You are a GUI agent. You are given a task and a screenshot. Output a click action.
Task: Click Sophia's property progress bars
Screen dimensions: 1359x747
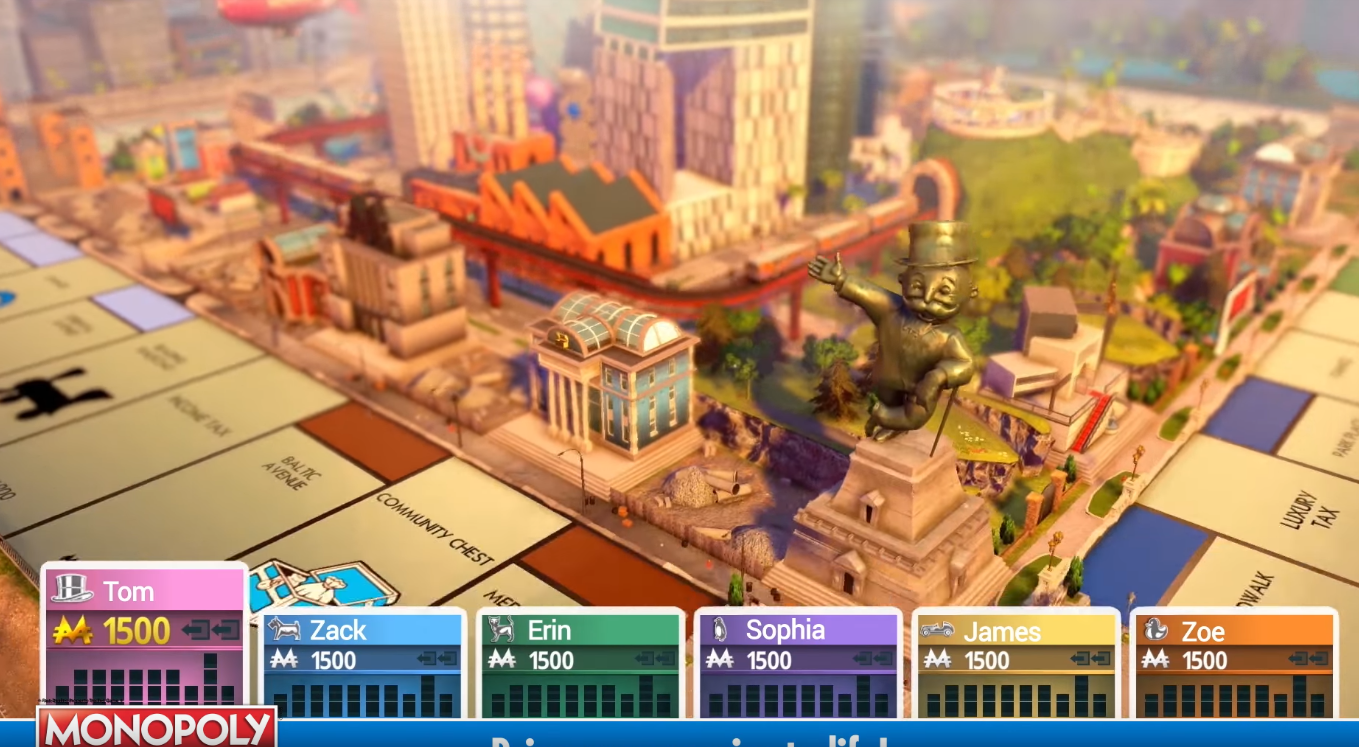pyautogui.click(x=797, y=693)
